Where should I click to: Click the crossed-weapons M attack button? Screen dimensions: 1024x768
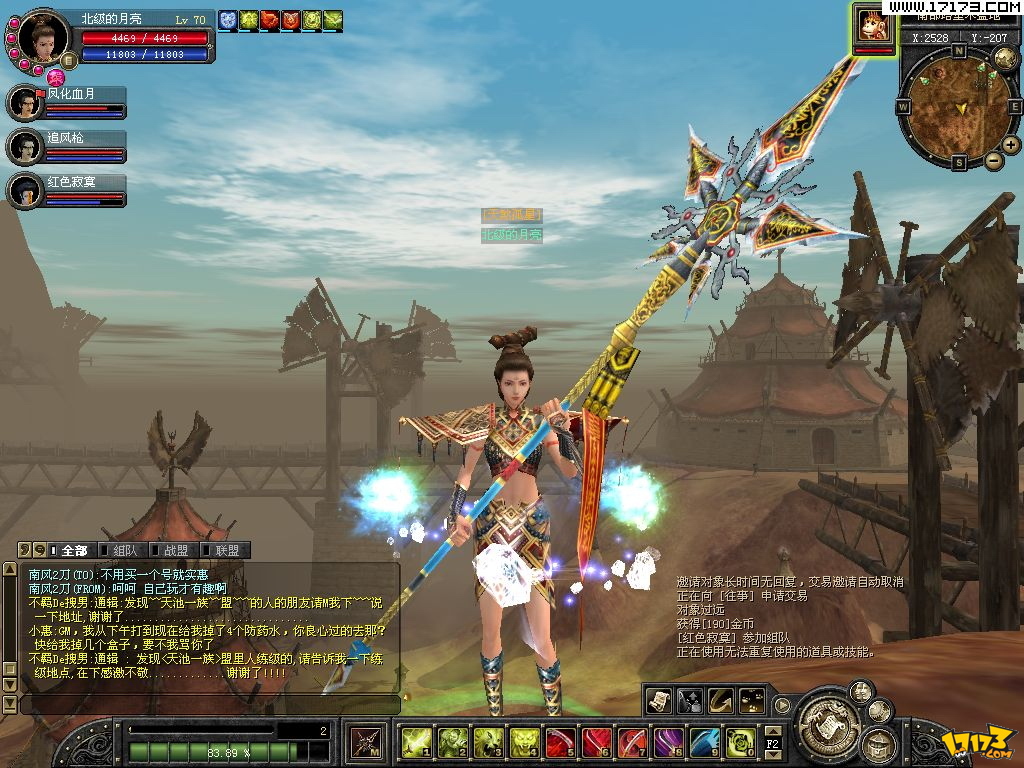click(x=364, y=742)
